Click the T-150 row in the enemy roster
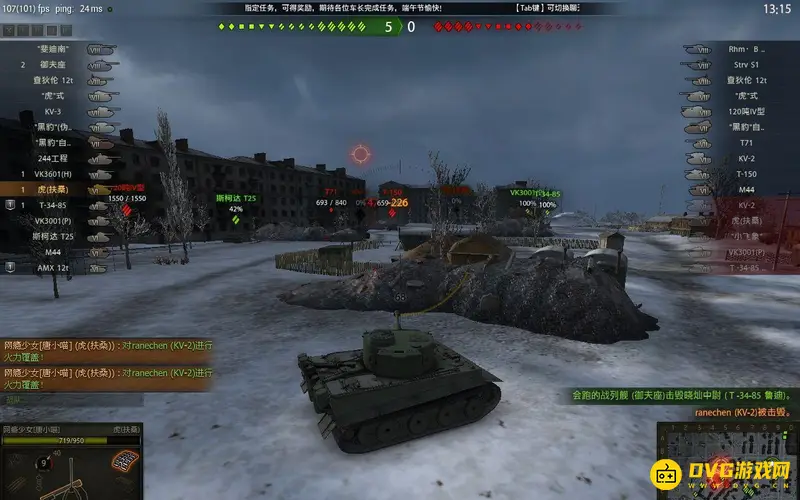This screenshot has width=800, height=500. click(x=745, y=173)
